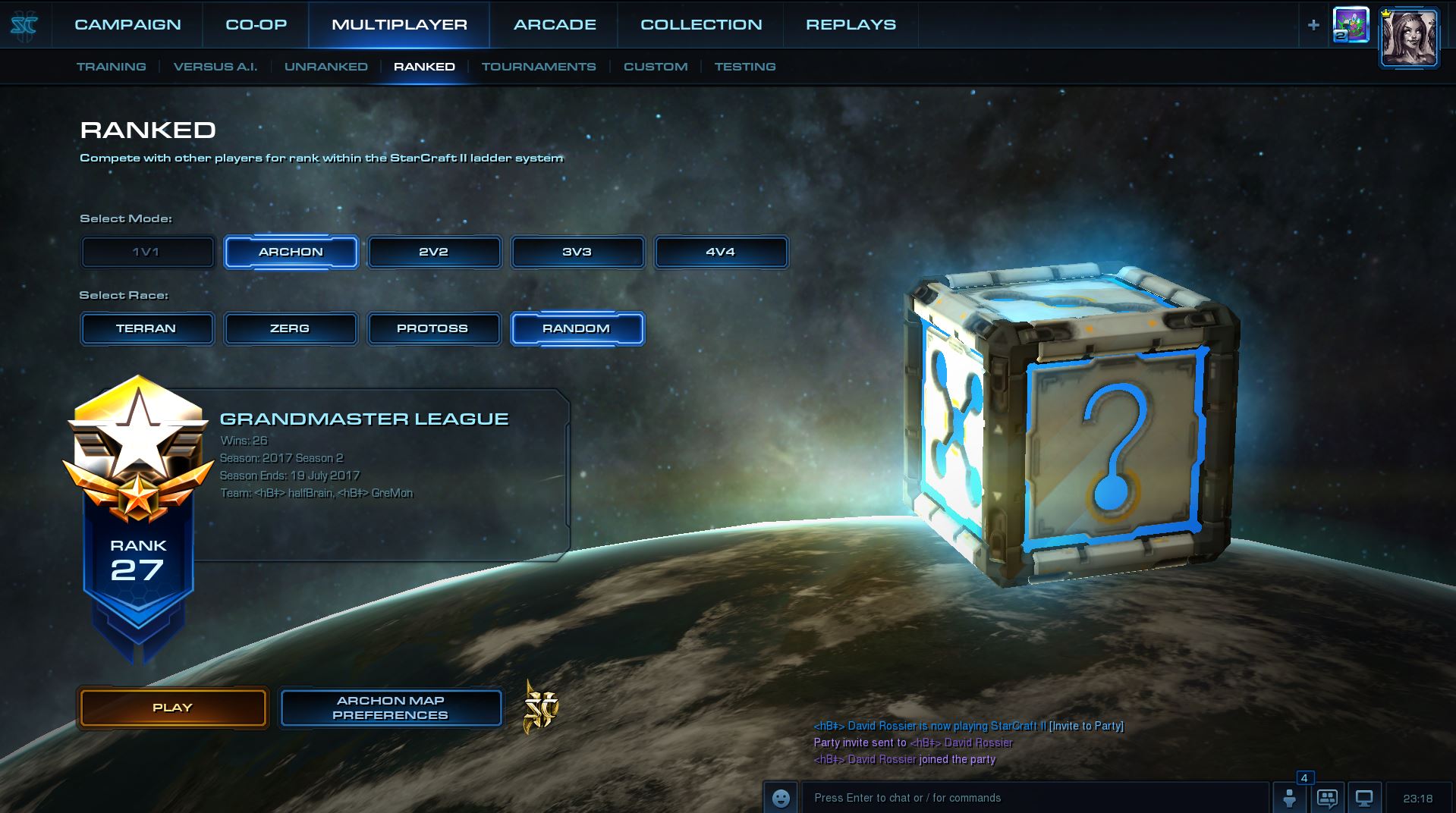Viewport: 1456px width, 813px height.
Task: Go to the Collection tab
Action: pos(701,24)
